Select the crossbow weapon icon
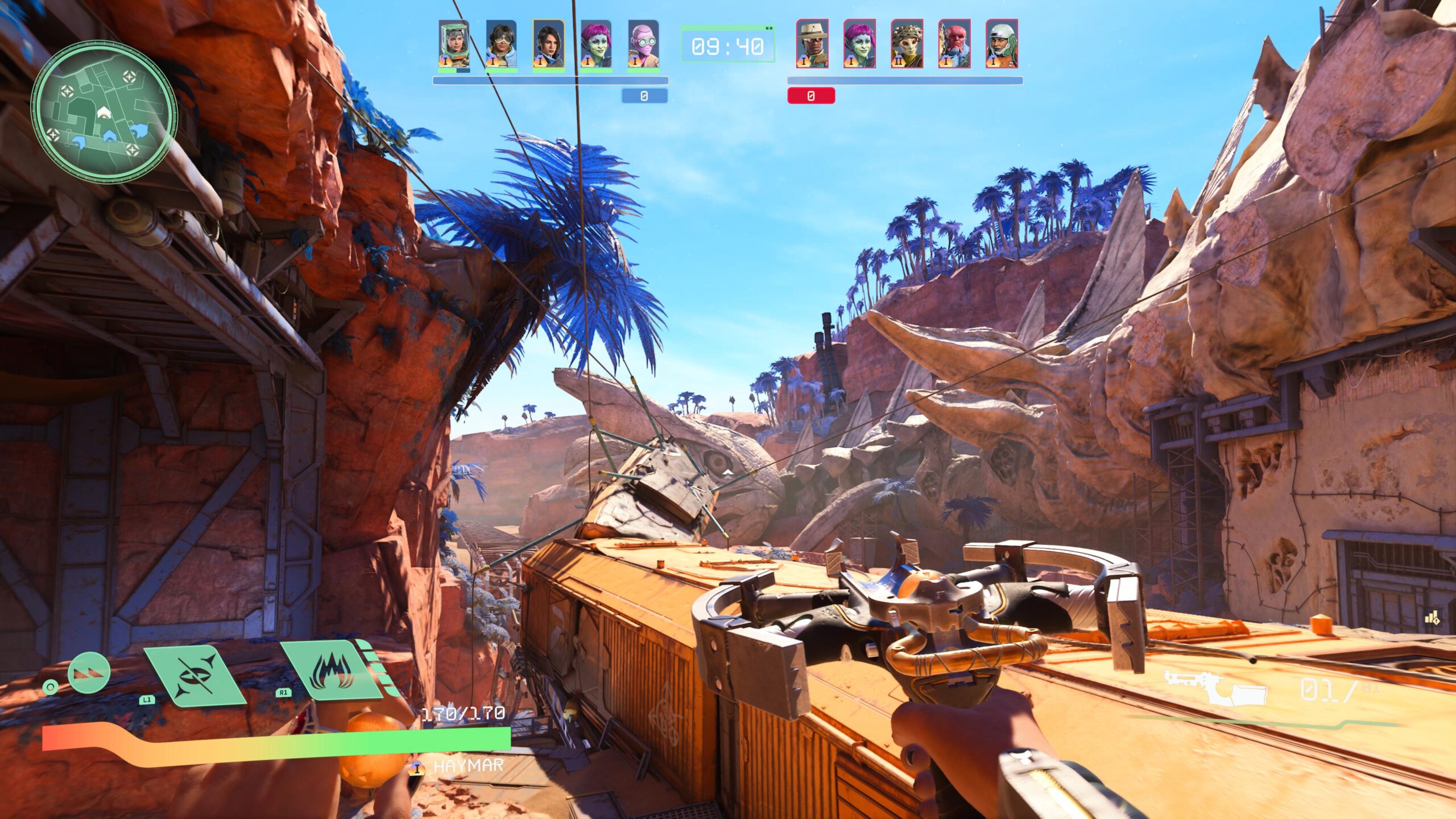The image size is (1456, 819). [1215, 690]
